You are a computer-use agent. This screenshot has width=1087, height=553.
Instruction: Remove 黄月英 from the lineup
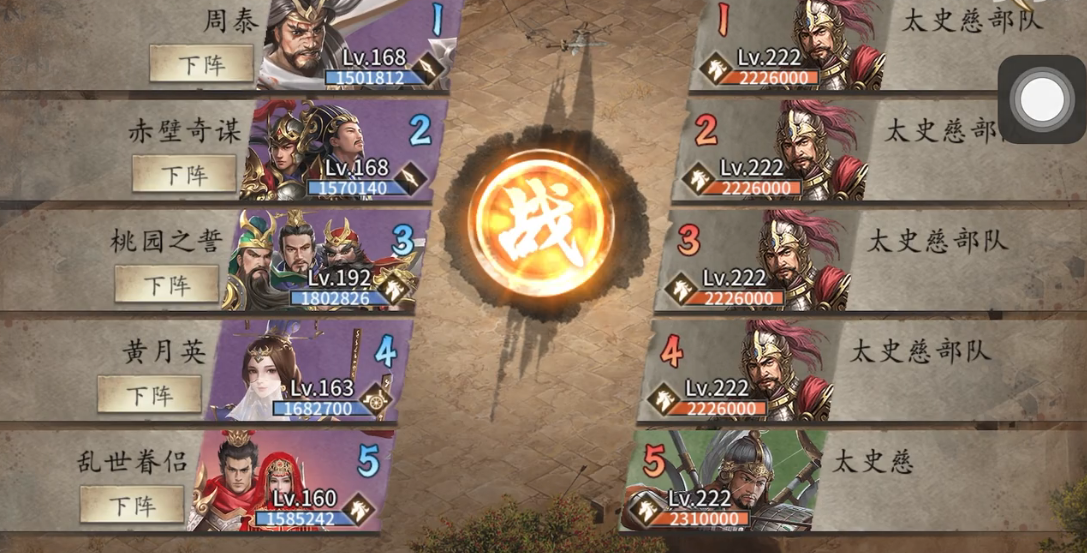[149, 394]
